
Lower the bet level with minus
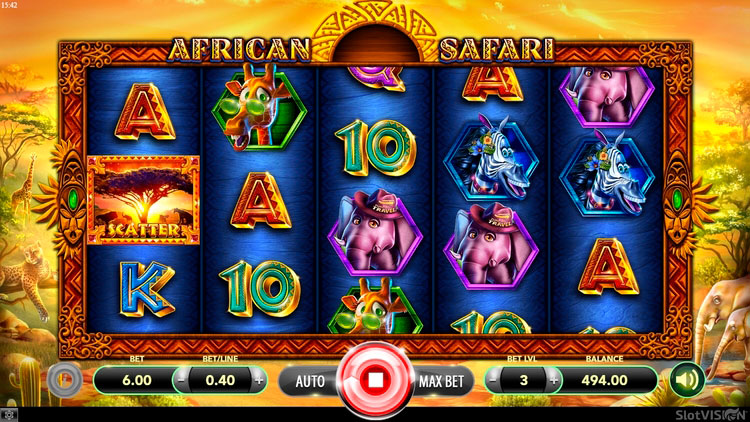coord(494,381)
